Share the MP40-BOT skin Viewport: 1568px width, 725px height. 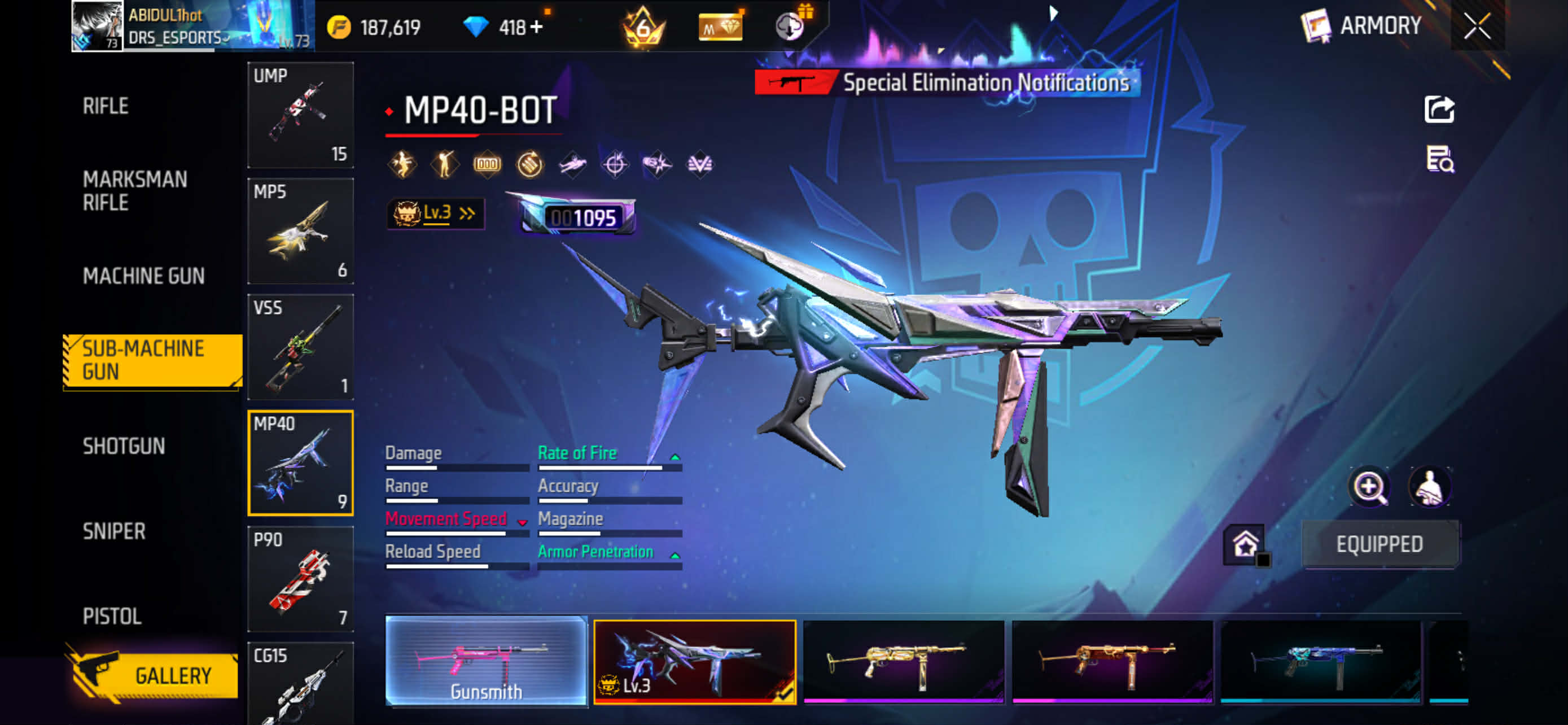pyautogui.click(x=1439, y=110)
